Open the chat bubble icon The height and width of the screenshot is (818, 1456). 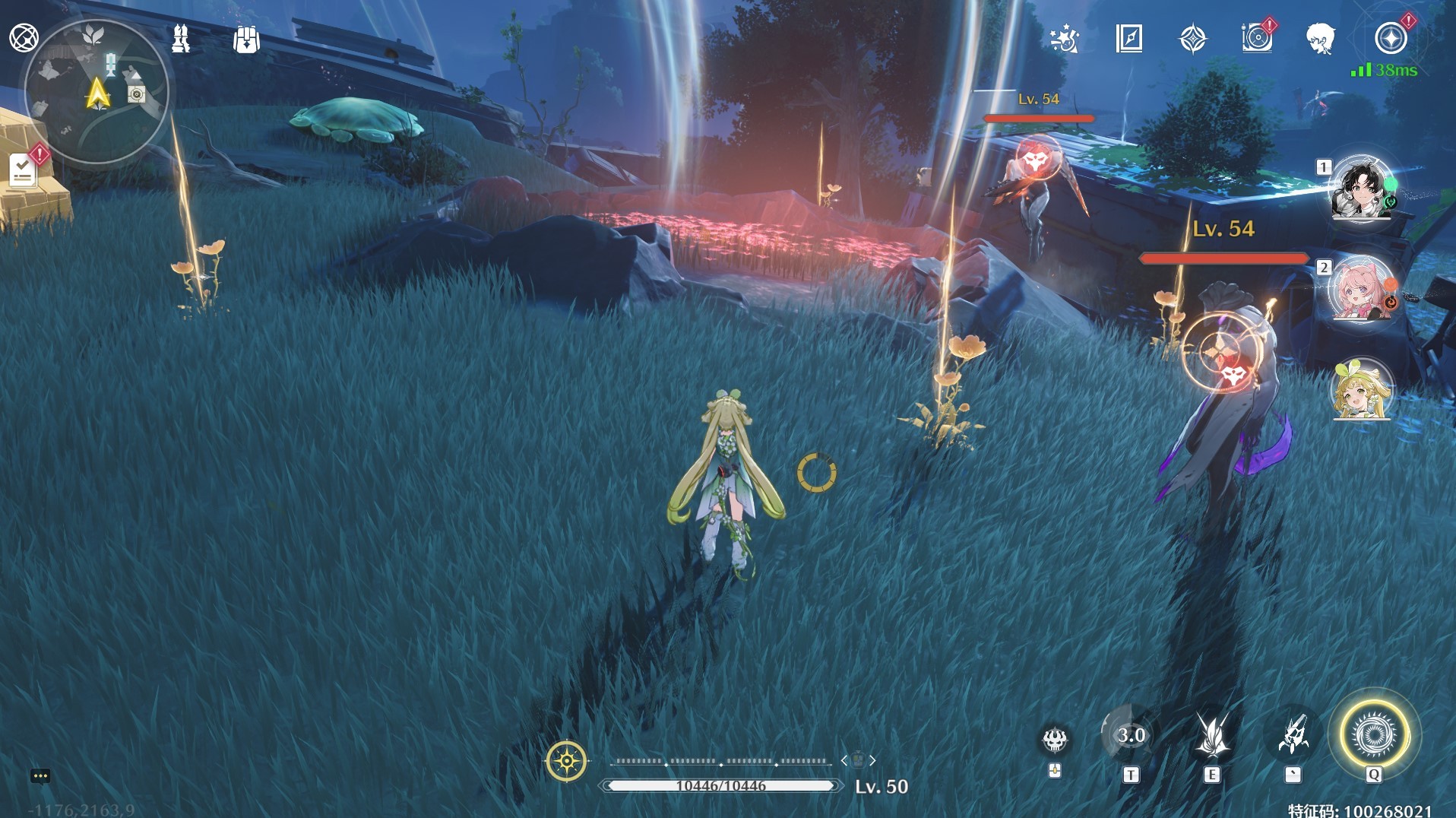40,776
